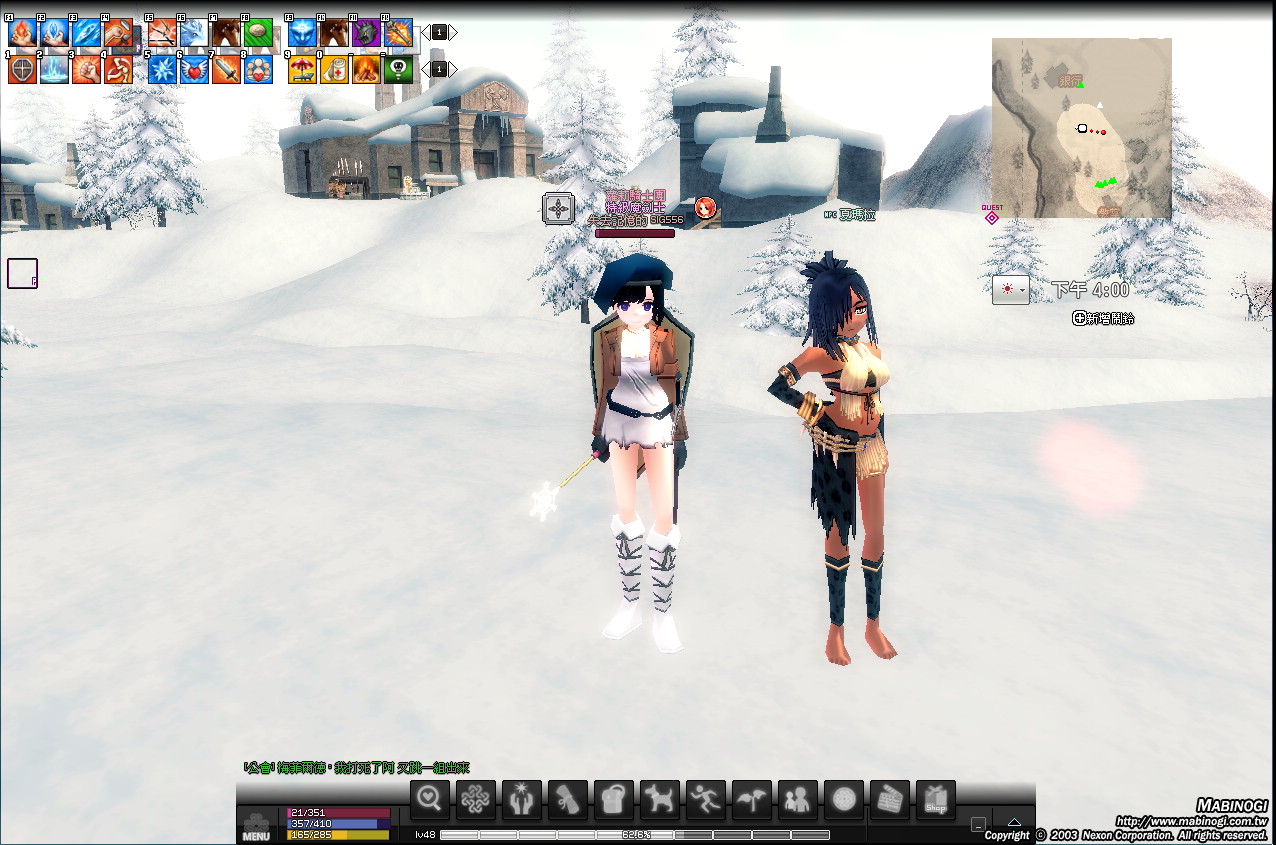Open the two people friends icon
1276x845 pixels.
pyautogui.click(x=797, y=799)
